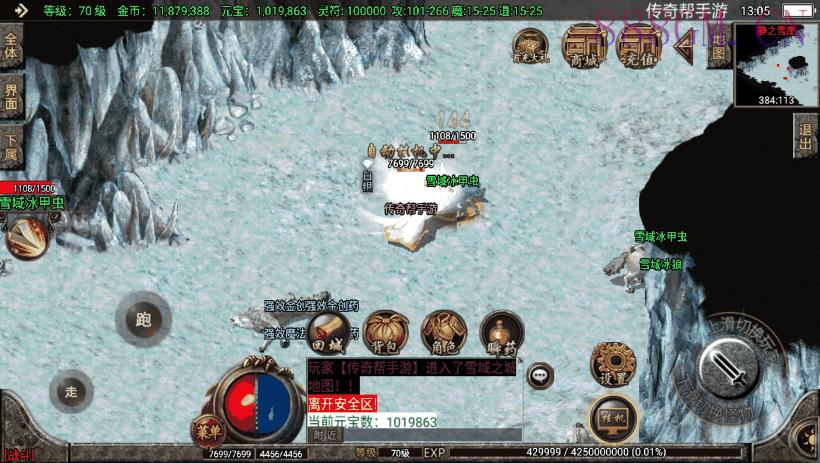Viewport: 820px width, 463px height.
Task: Tap the 退出 exit button
Action: point(806,137)
